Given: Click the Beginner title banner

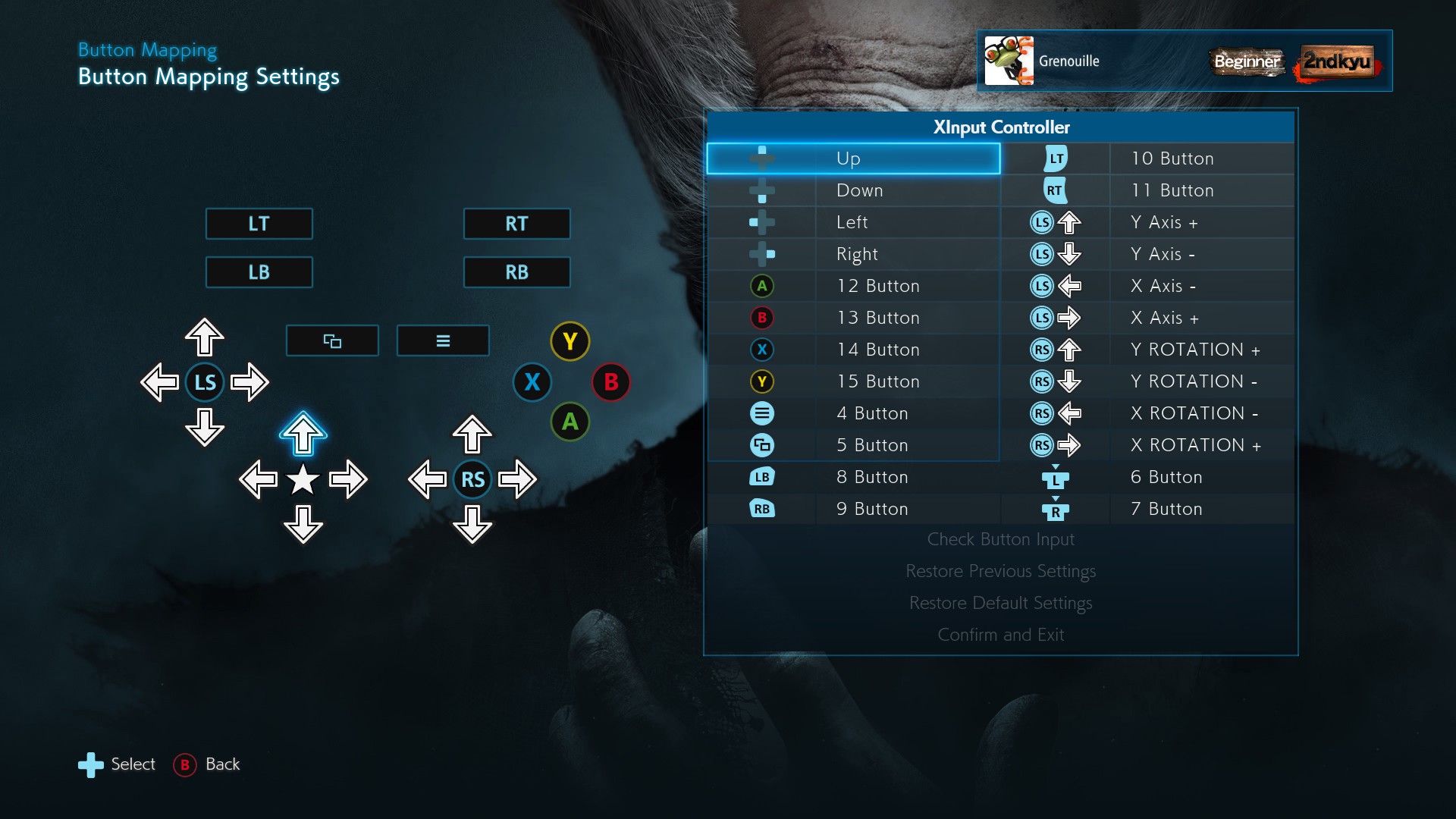Looking at the screenshot, I should pos(1247,62).
